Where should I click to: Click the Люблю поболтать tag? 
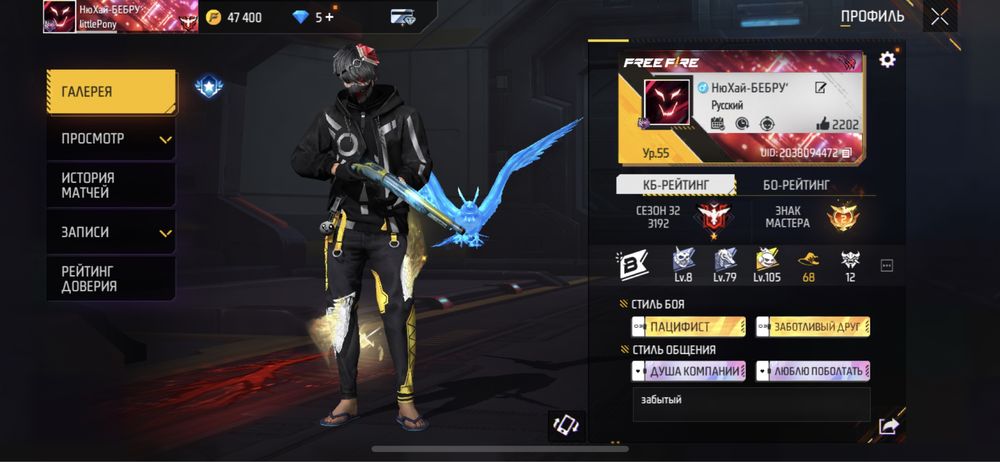[x=813, y=371]
